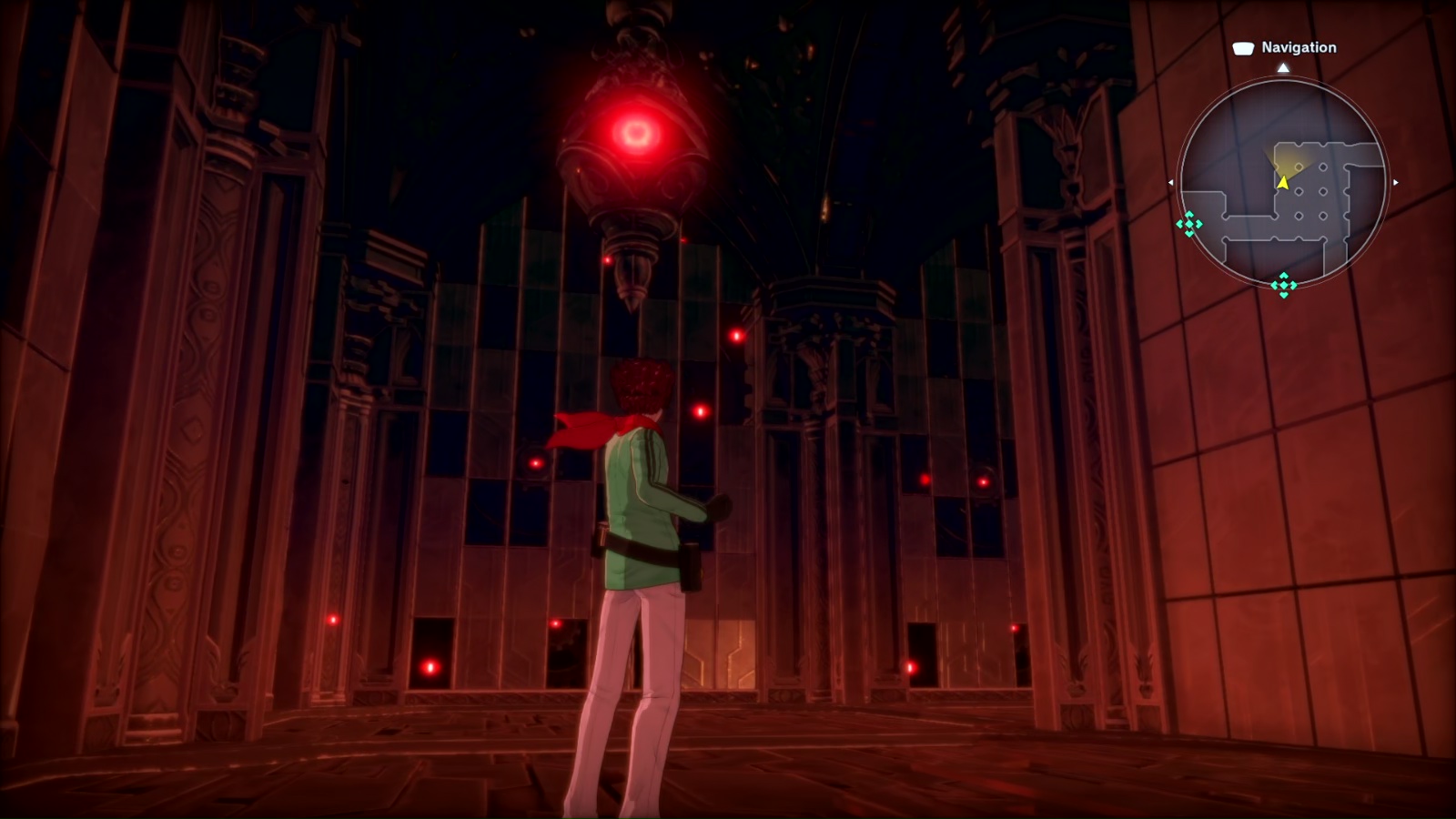
Task: Select the yellow player arrow on the minimap
Action: pos(1283,182)
